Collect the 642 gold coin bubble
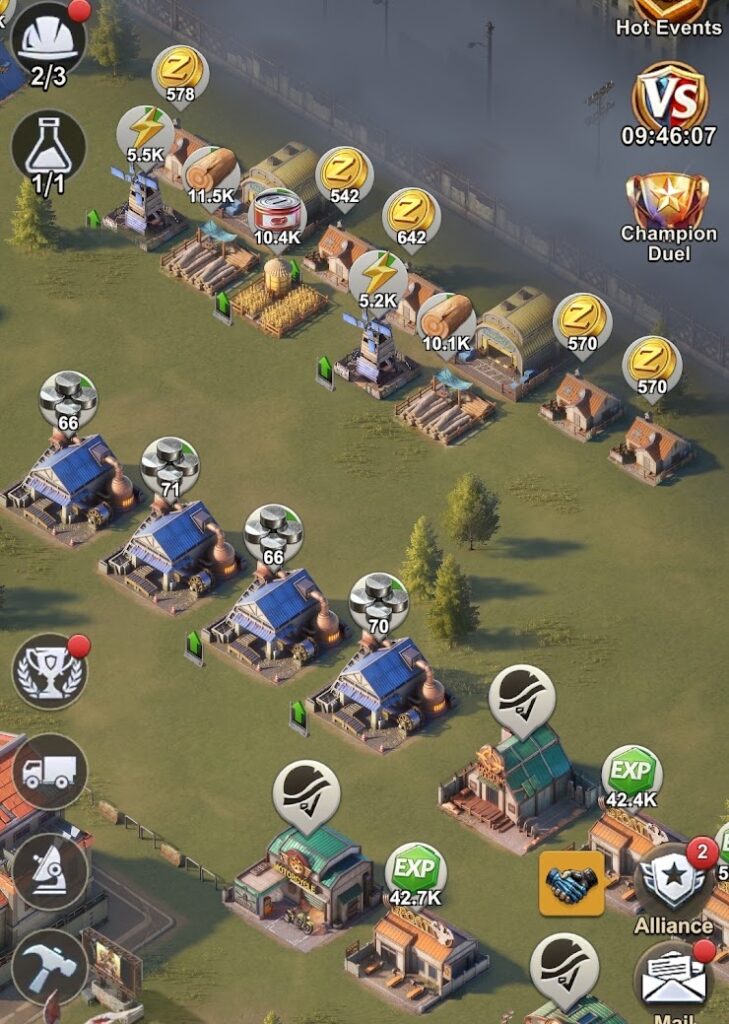Screen dimensions: 729x1024 click(x=411, y=214)
